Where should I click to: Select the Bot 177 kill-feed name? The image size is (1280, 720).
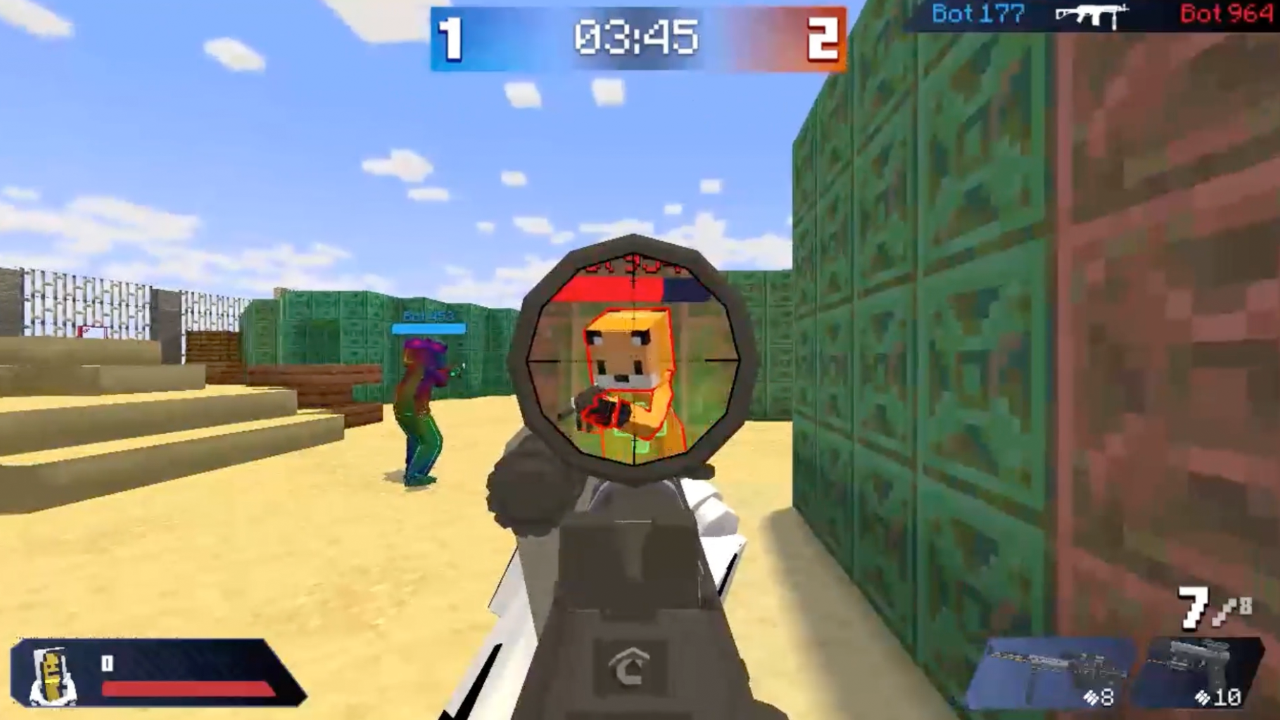[x=977, y=14]
